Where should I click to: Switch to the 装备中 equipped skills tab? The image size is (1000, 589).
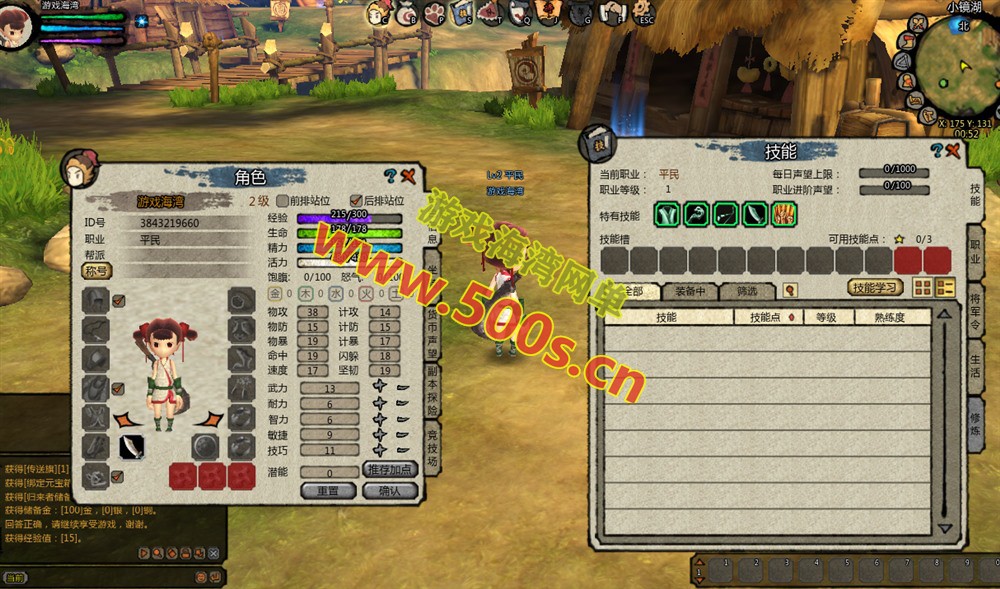(x=690, y=291)
